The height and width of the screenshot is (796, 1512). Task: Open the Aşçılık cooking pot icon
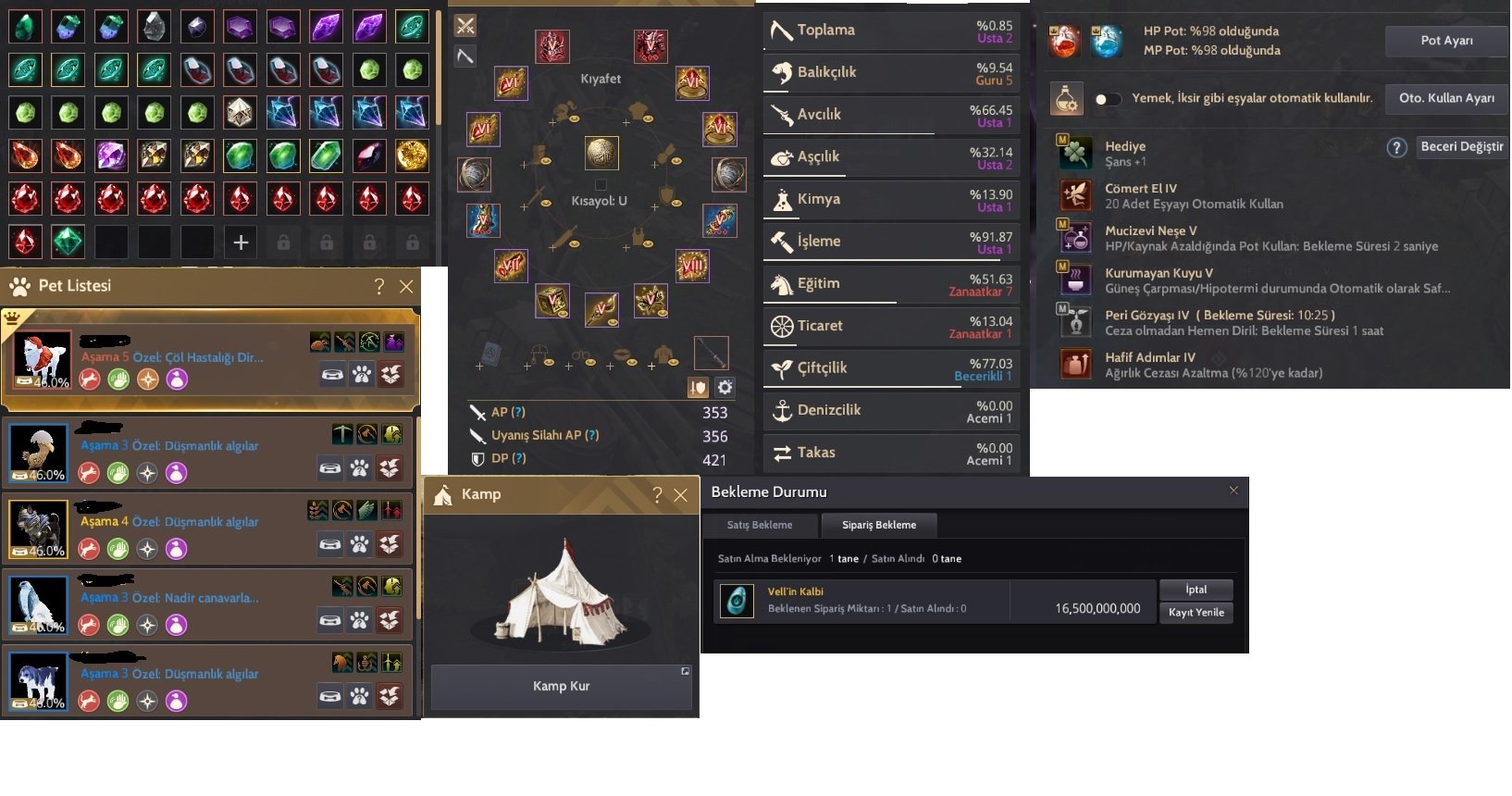783,157
